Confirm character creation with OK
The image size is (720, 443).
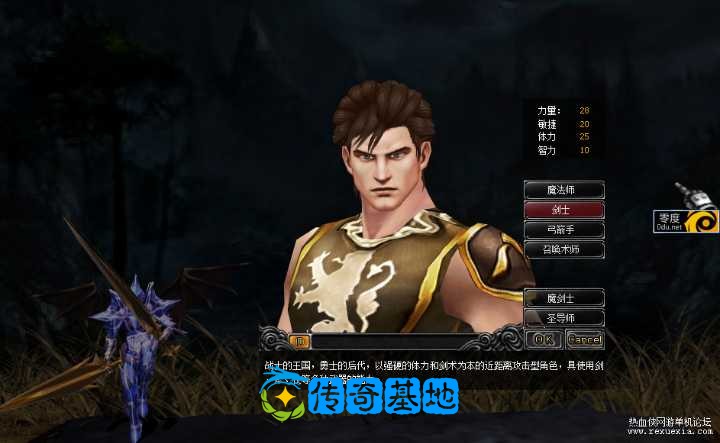click(x=542, y=339)
